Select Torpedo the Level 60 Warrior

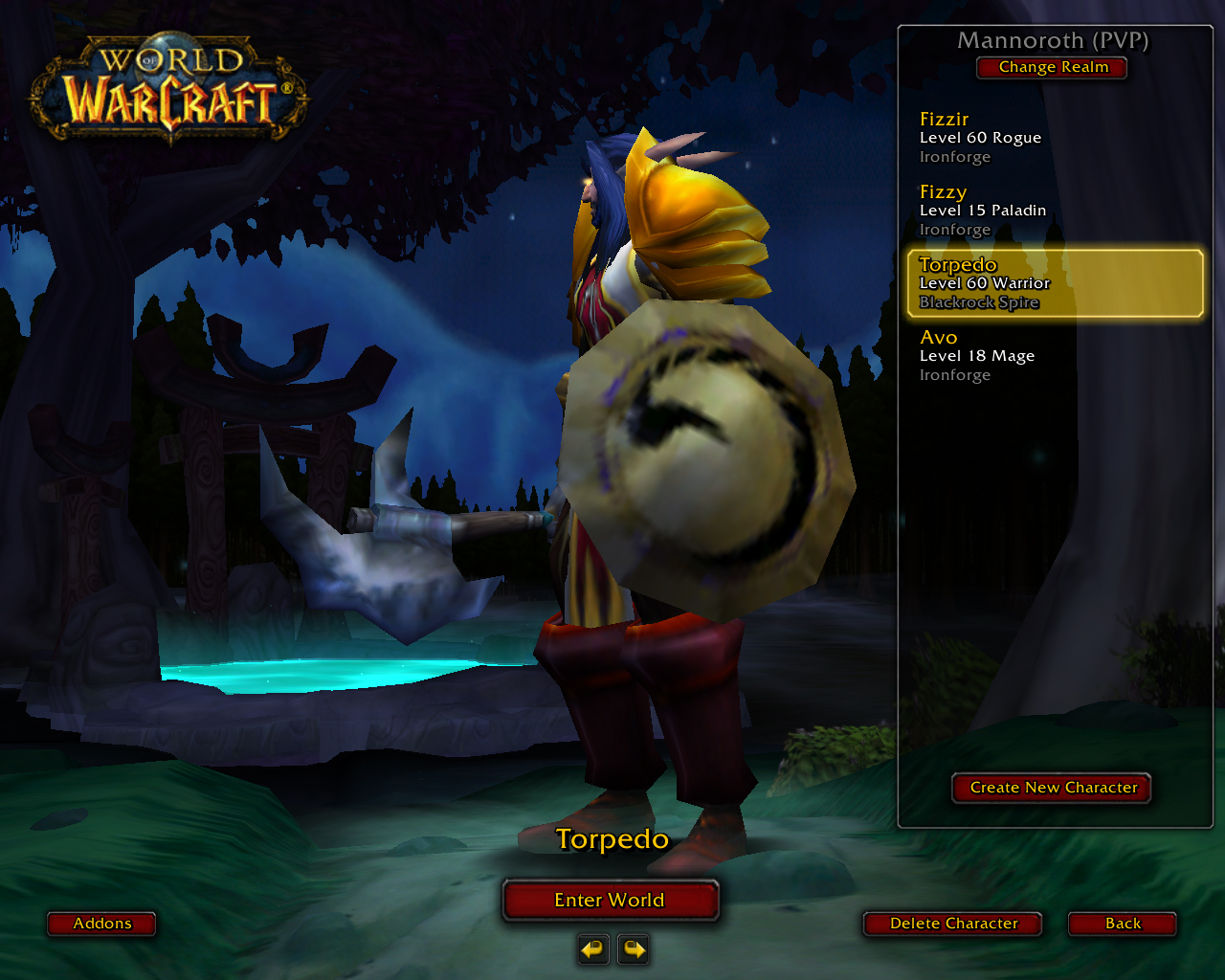click(x=1054, y=283)
